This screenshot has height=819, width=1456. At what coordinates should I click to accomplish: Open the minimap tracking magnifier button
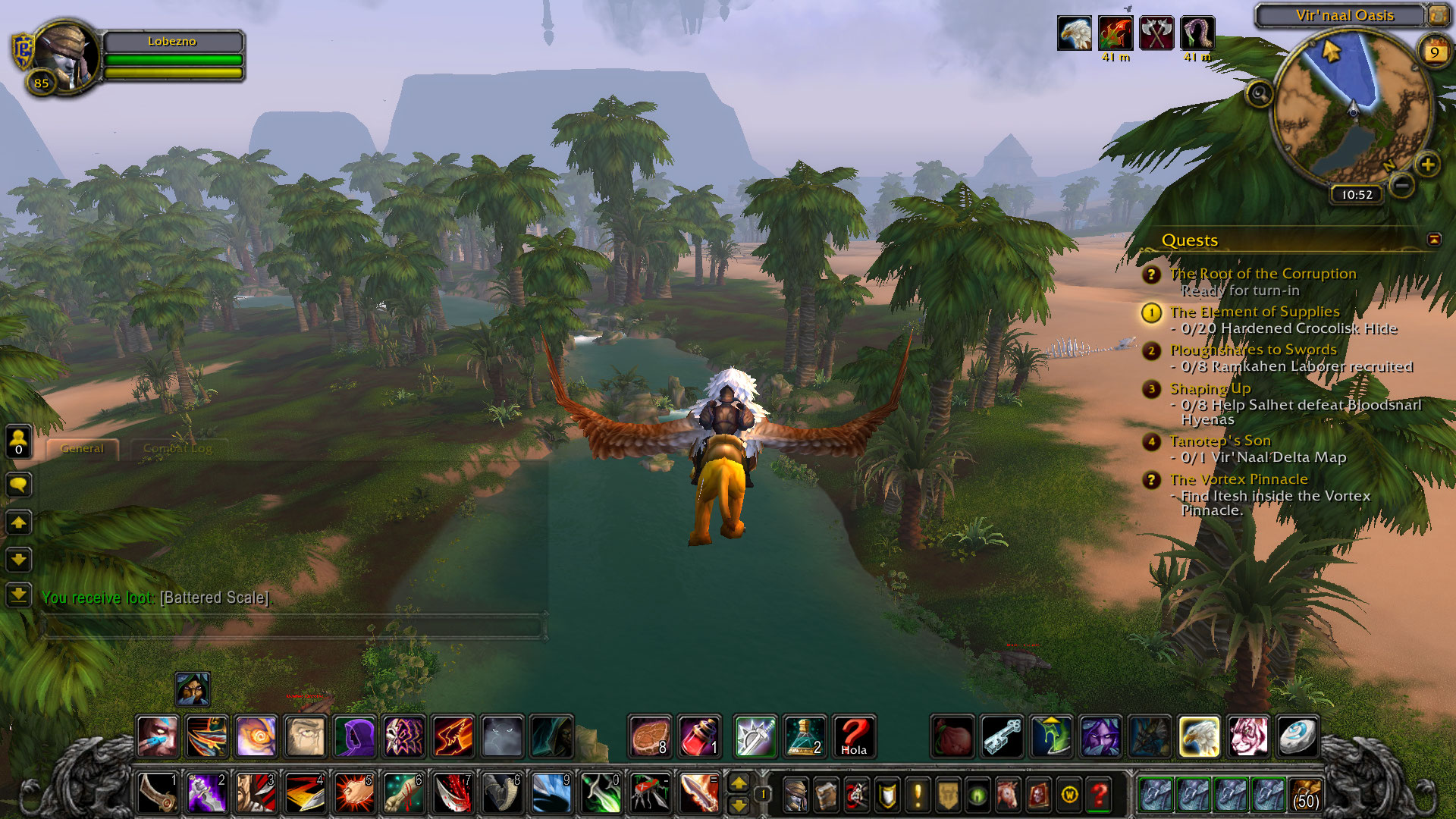coord(1260,94)
